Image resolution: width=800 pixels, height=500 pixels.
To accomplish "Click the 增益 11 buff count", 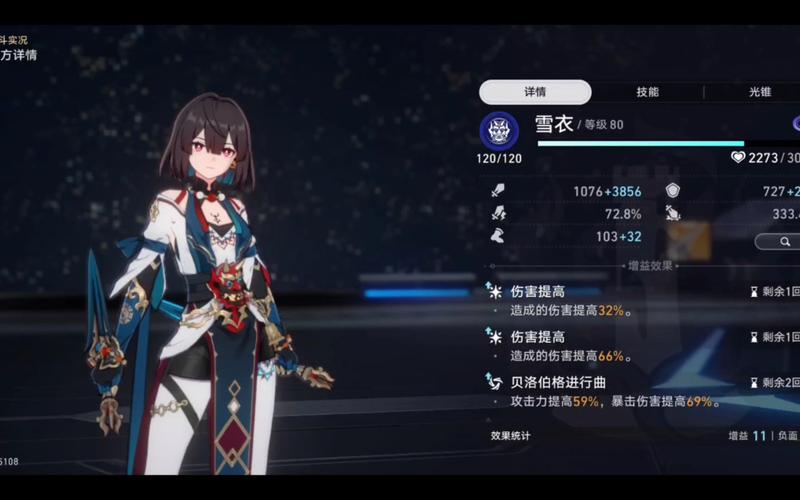I will [x=747, y=436].
